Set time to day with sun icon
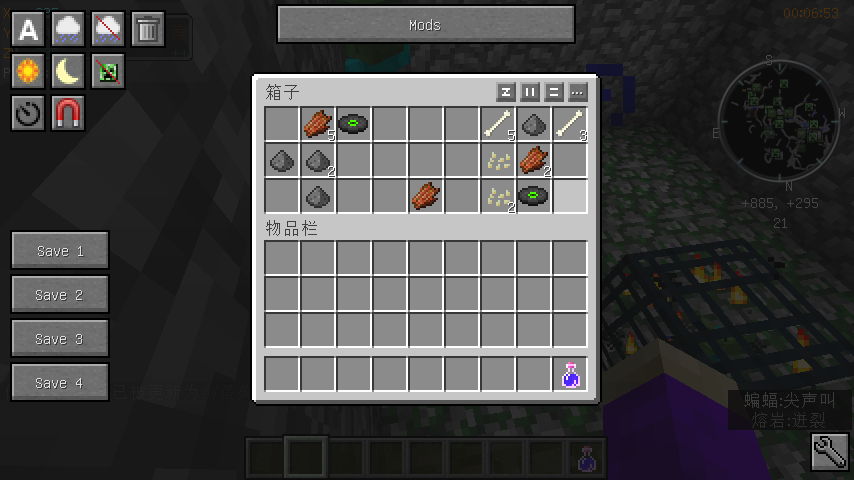Screen dimensions: 854x480 pyautogui.click(x=28, y=71)
